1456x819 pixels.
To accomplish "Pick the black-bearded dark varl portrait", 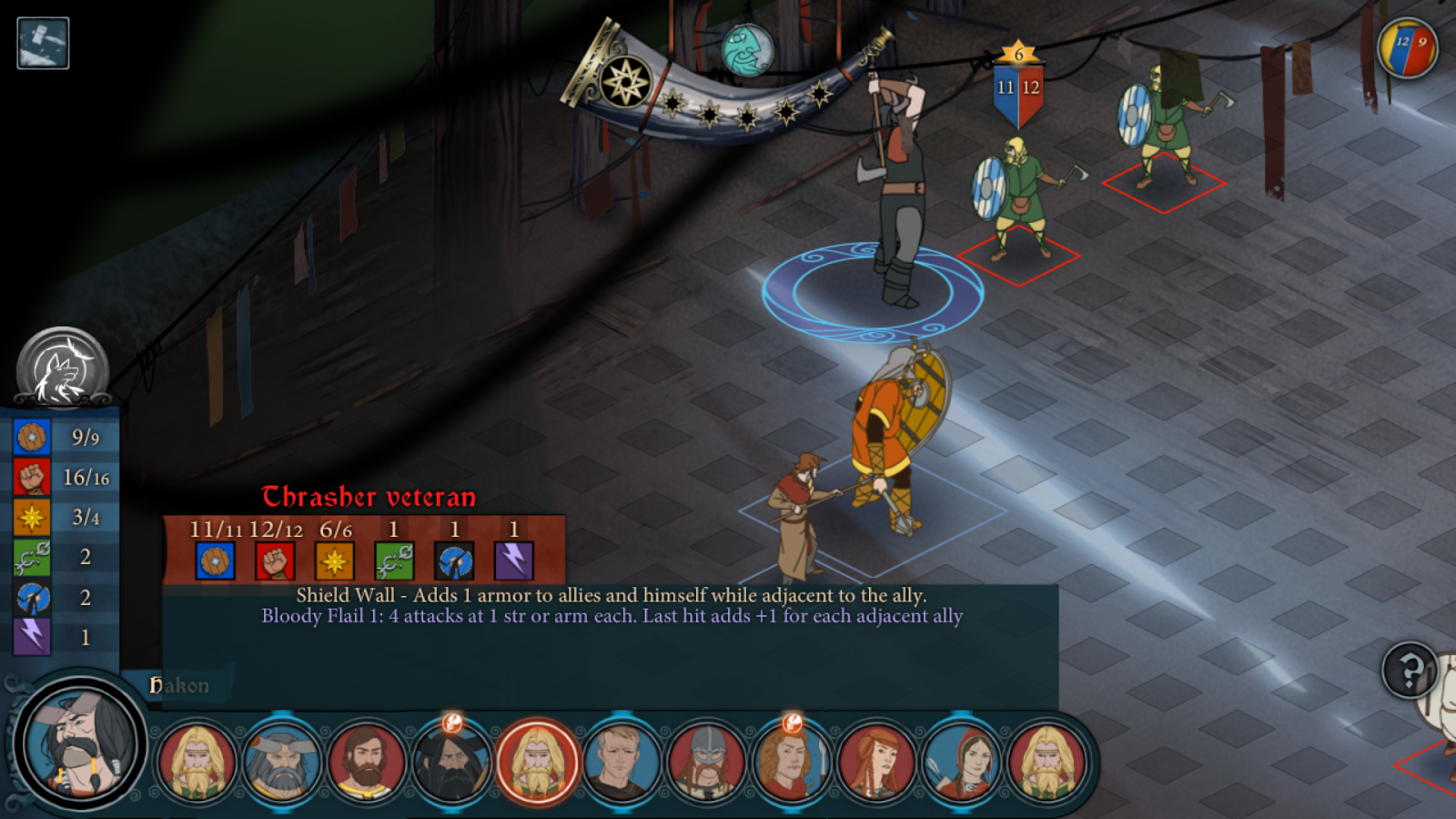I will [x=451, y=761].
